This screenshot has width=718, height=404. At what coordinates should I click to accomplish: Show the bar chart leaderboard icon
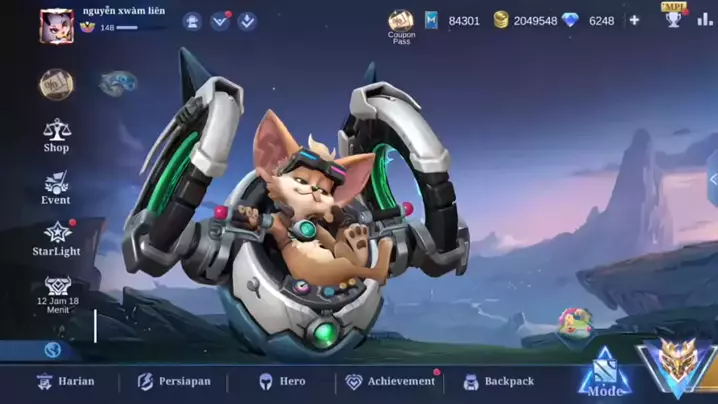click(704, 19)
